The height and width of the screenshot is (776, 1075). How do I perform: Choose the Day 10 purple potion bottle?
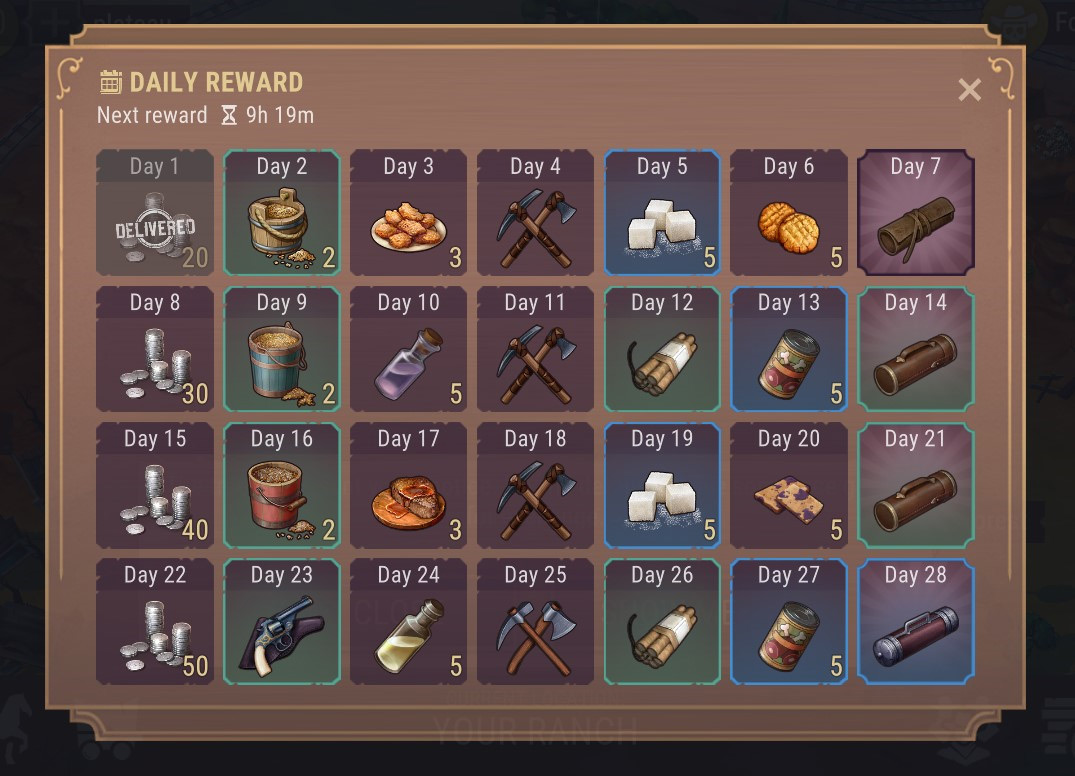pyautogui.click(x=408, y=349)
